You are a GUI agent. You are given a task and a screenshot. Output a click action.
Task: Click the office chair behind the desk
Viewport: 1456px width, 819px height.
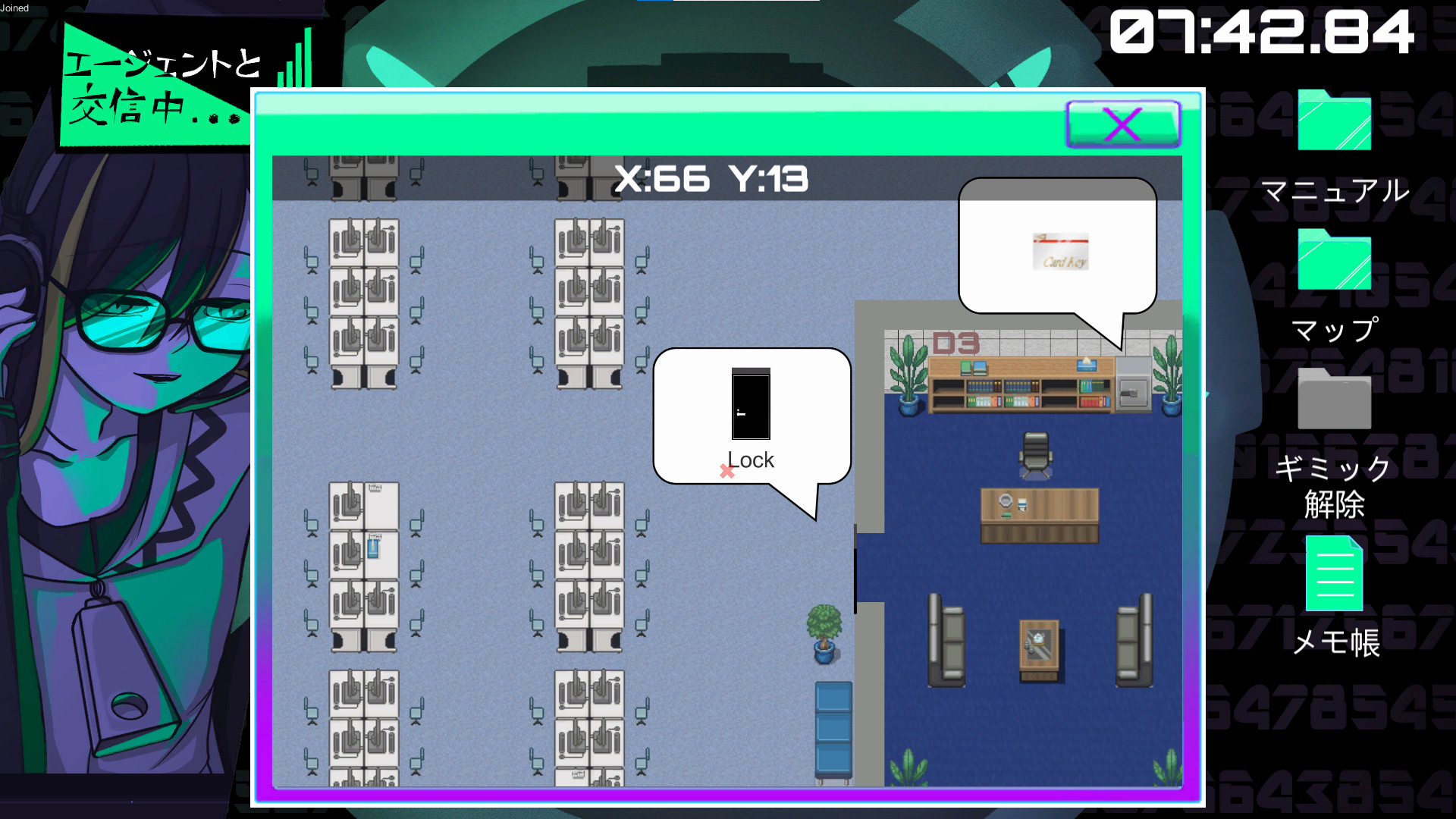coord(1037,449)
